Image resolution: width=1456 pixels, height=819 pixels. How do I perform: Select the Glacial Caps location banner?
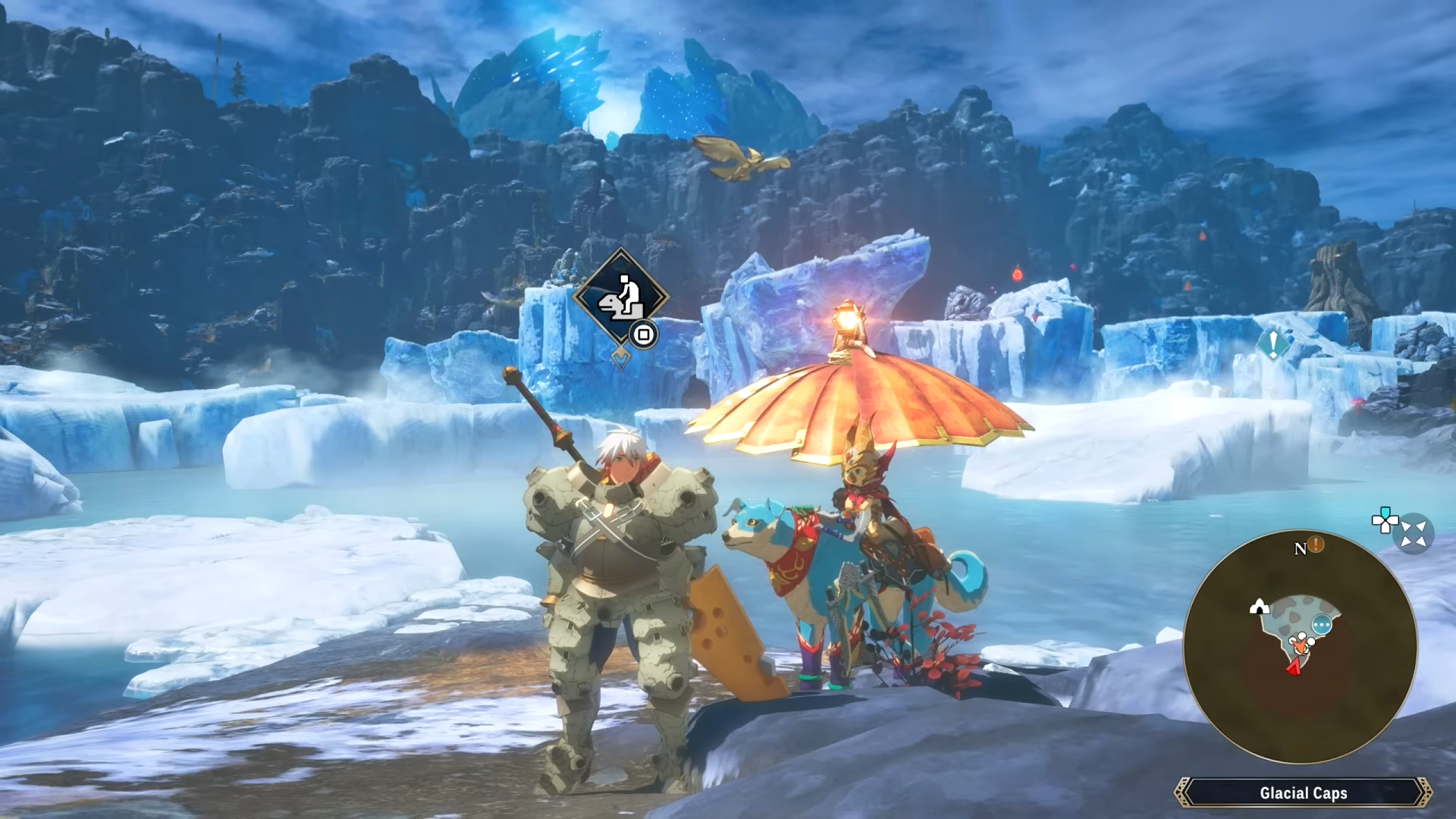click(1303, 793)
